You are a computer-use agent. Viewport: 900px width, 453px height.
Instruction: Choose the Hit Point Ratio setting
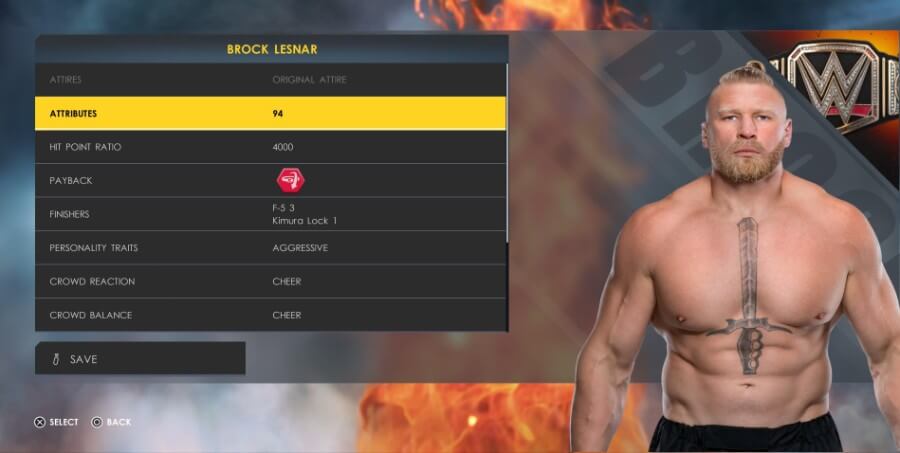point(270,147)
